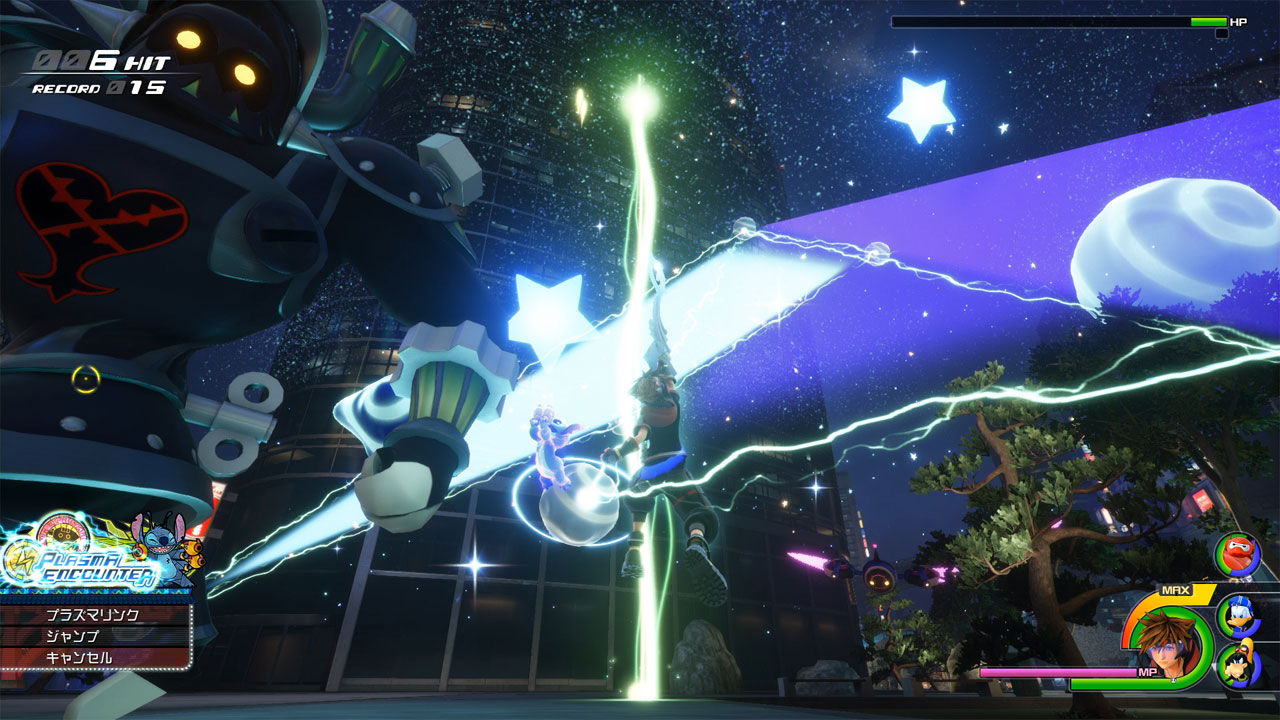Click Baymax's red party portrait

point(1236,555)
